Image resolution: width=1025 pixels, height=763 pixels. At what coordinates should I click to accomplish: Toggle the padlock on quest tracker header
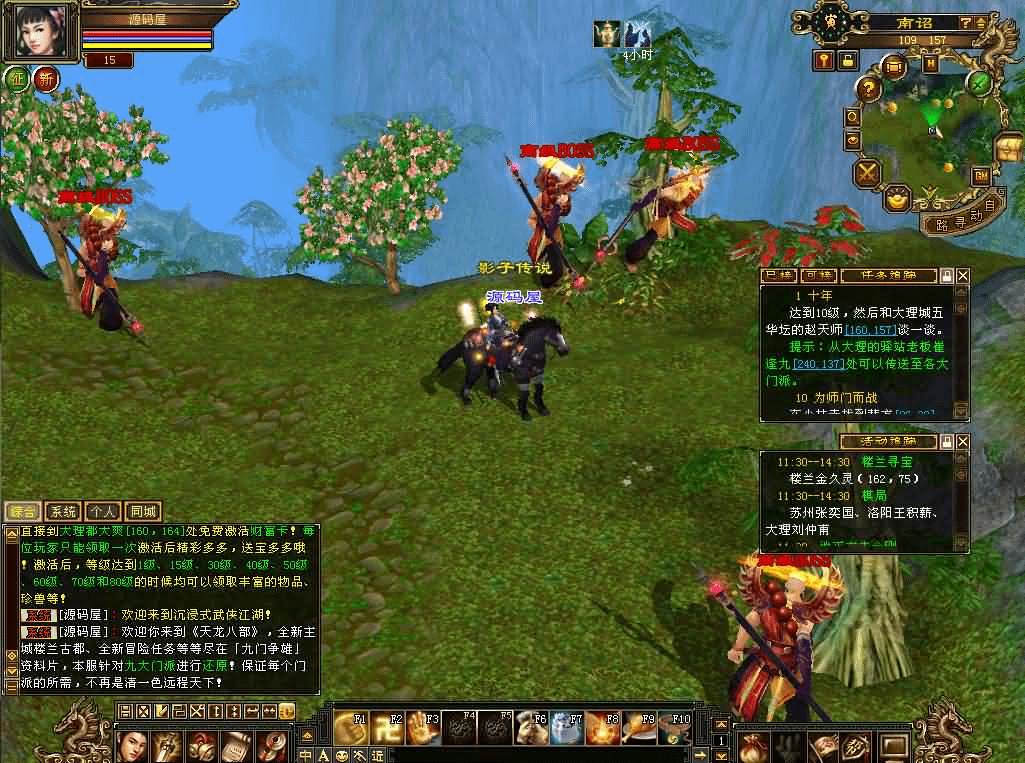(946, 275)
